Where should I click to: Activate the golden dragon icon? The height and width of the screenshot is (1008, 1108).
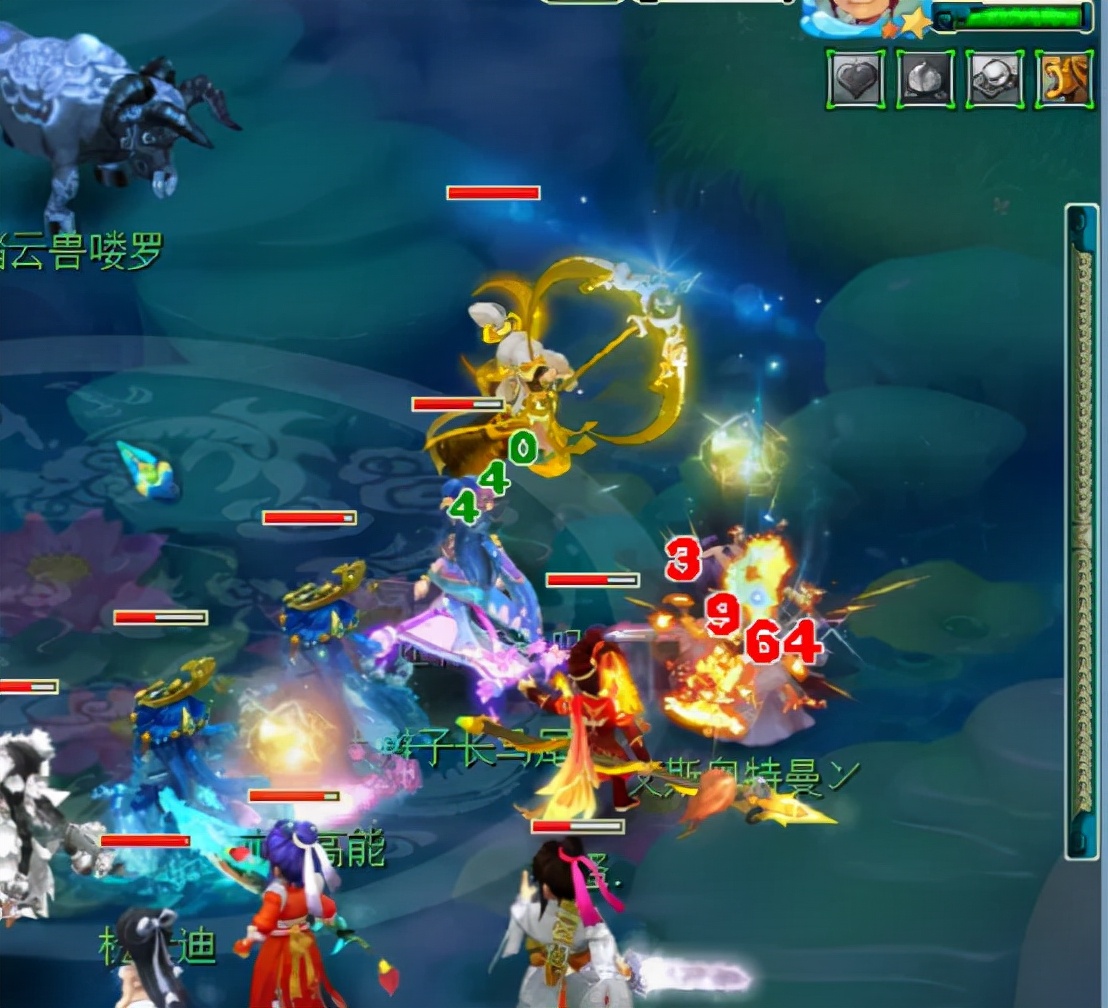[x=1064, y=80]
